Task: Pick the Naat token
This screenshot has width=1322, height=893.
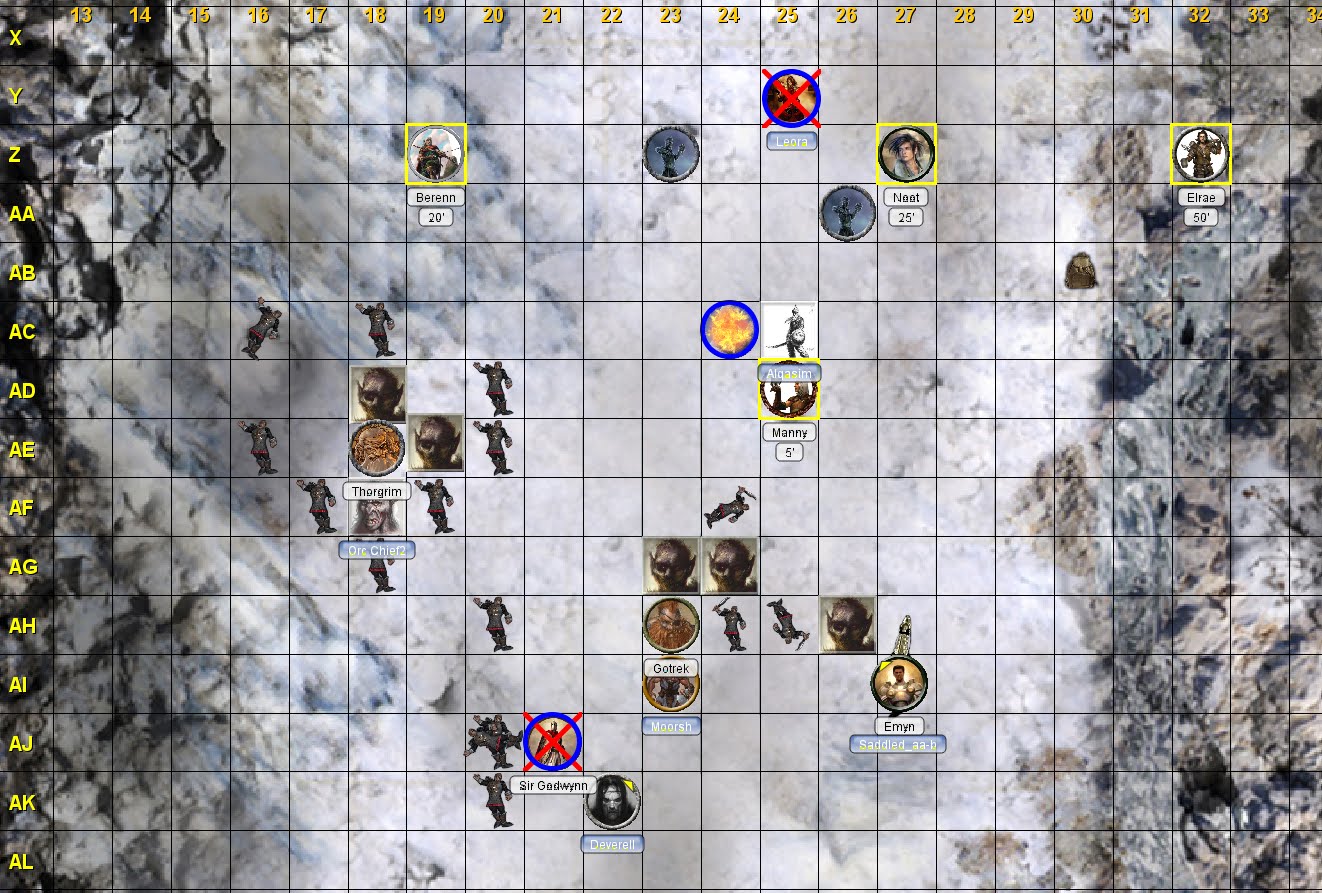Action: 907,155
